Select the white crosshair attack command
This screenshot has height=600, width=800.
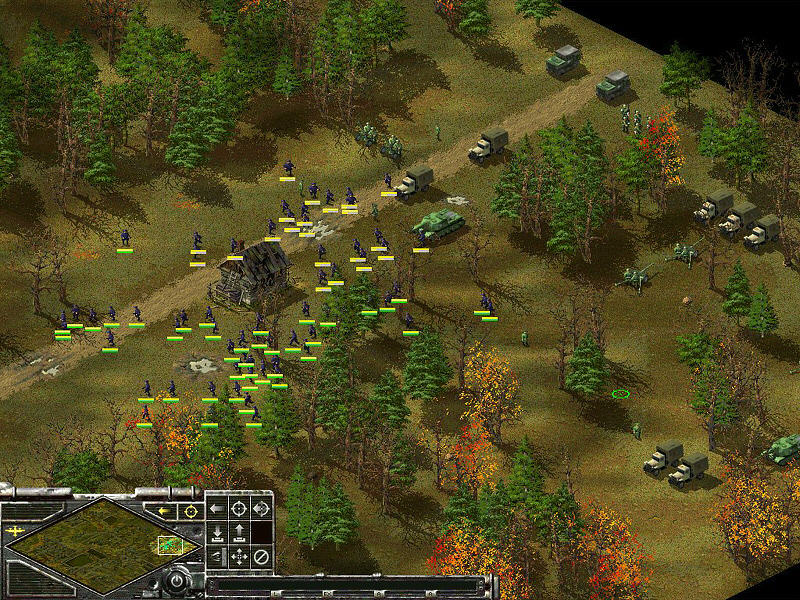pyautogui.click(x=239, y=508)
